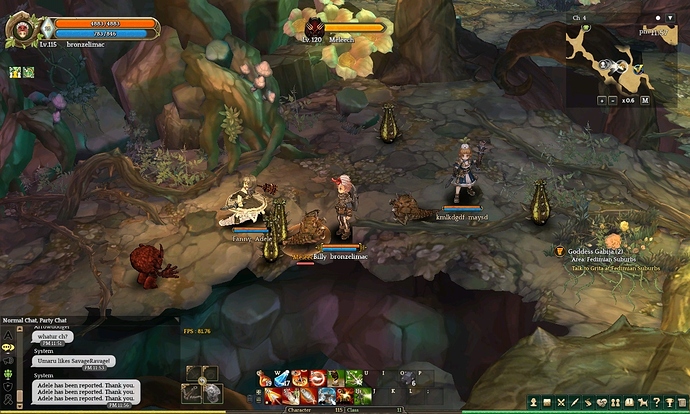The height and width of the screenshot is (414, 690).
Task: Click the minimap's minus zoom button
Action: point(614,100)
